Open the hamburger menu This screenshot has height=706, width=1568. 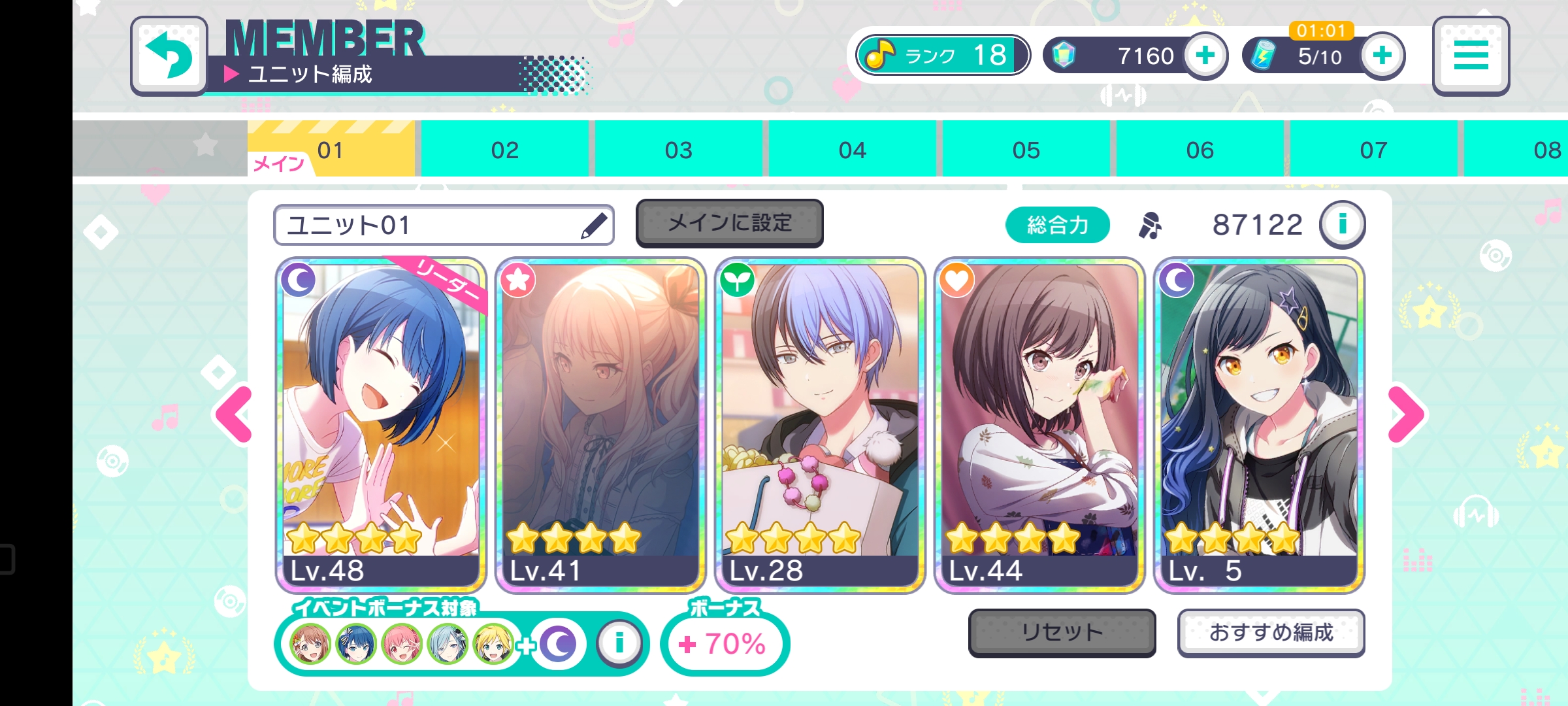click(x=1471, y=56)
